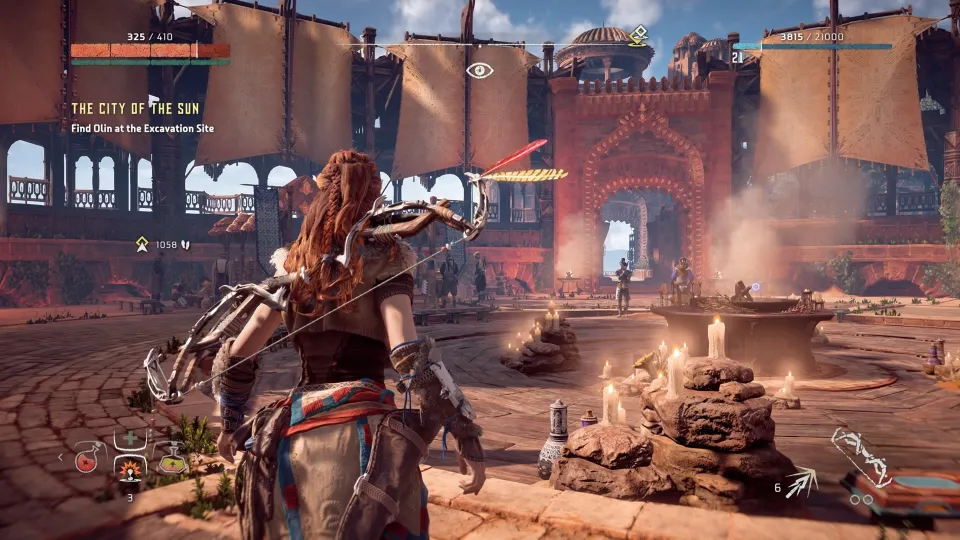
Task: Click the arrow ammo type icon
Action: tap(802, 485)
